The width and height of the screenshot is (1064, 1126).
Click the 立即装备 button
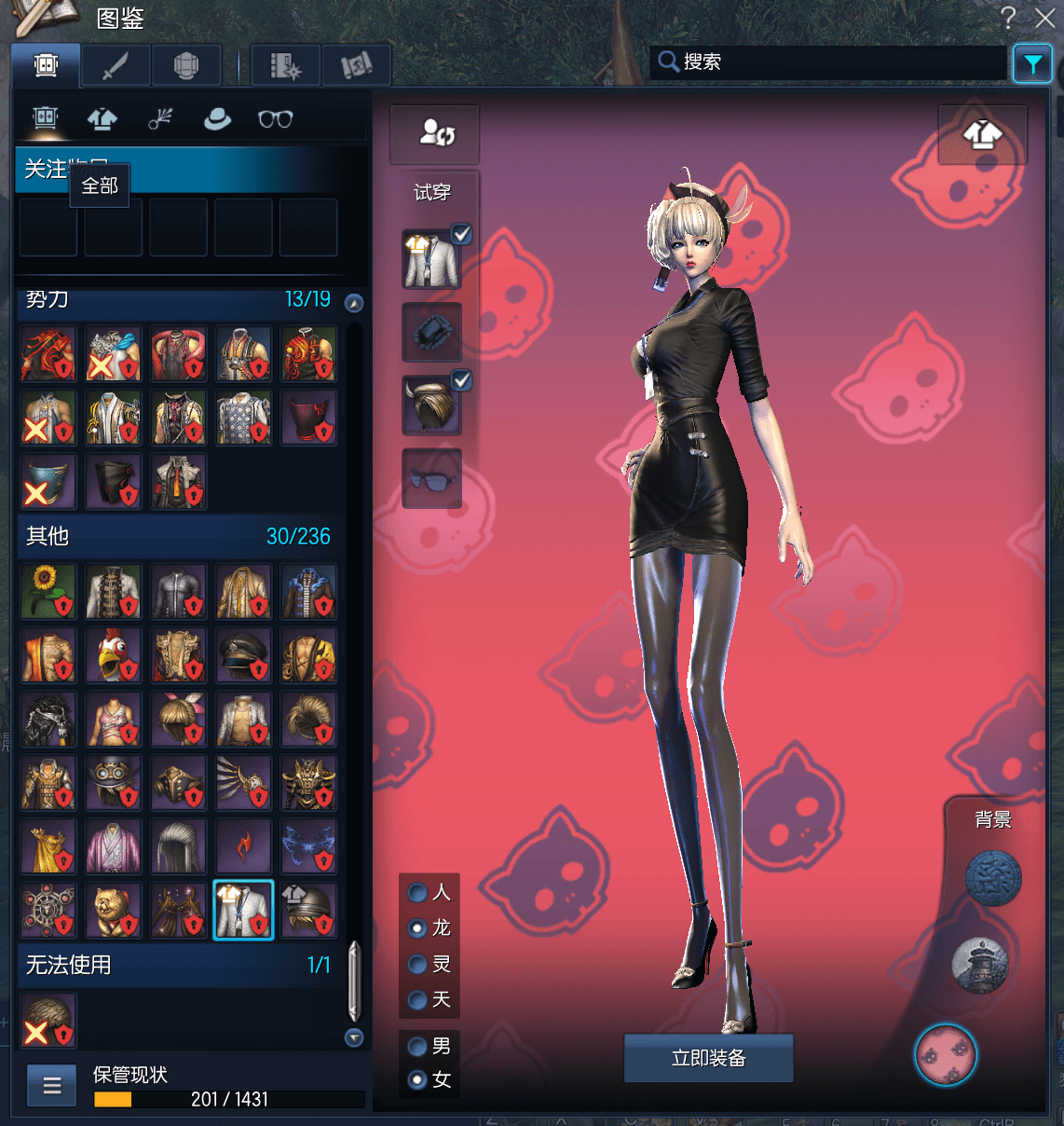coord(708,1058)
